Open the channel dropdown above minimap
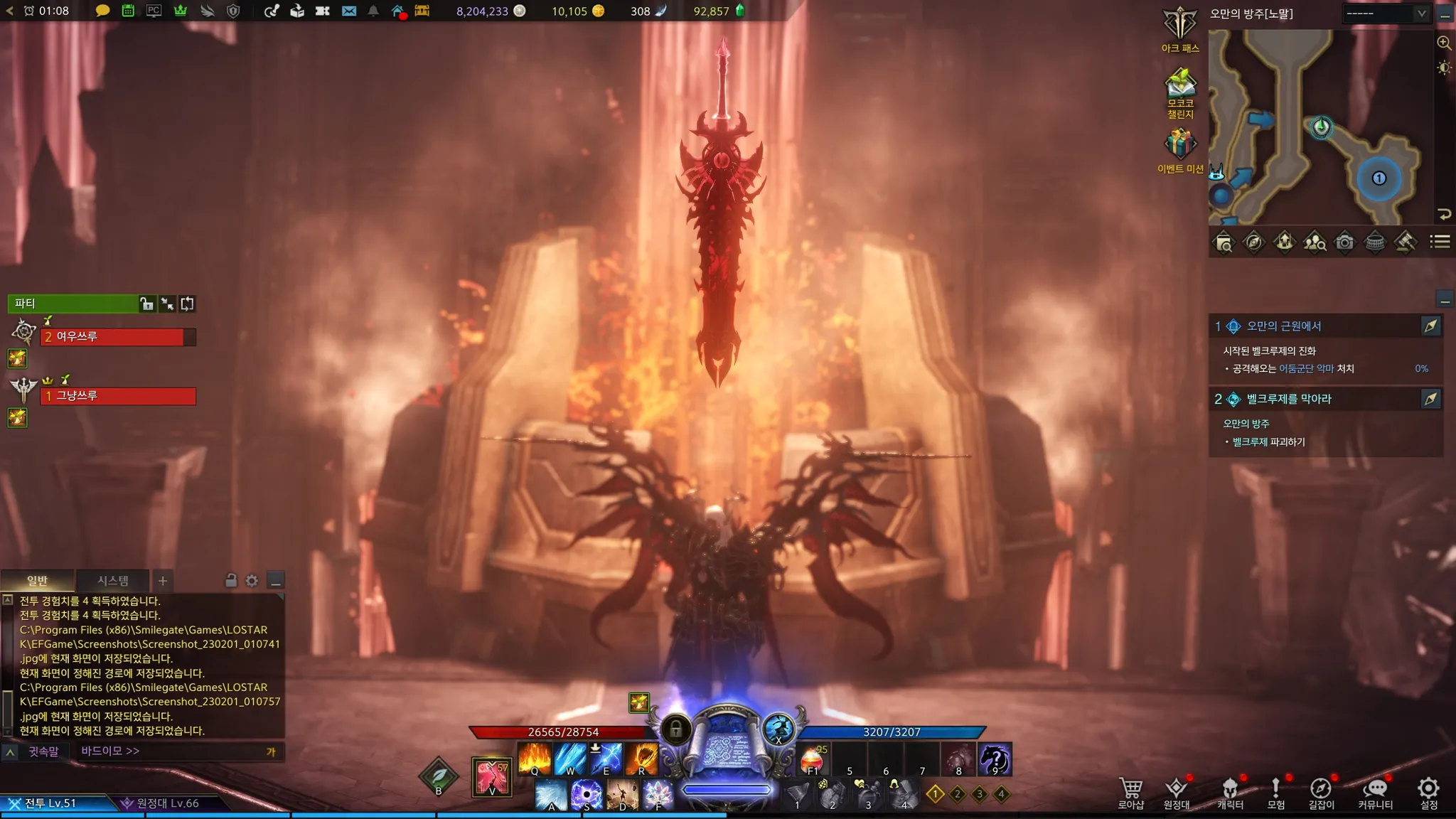Image resolution: width=1456 pixels, height=819 pixels. (x=1386, y=14)
